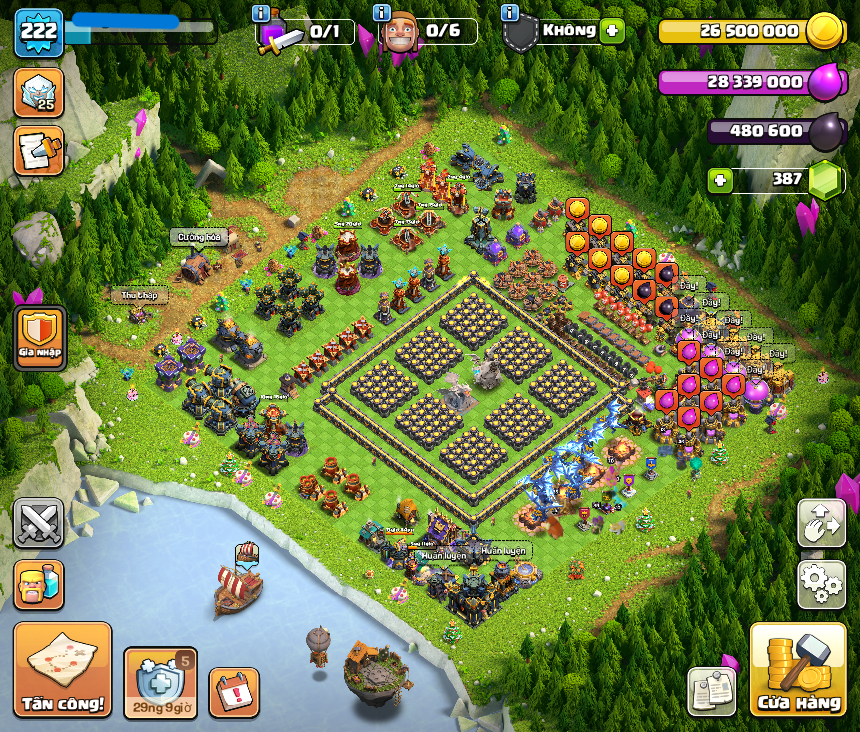Image resolution: width=860 pixels, height=732 pixels.
Task: Show info for the 0/1 sword counter
Action: (x=262, y=13)
